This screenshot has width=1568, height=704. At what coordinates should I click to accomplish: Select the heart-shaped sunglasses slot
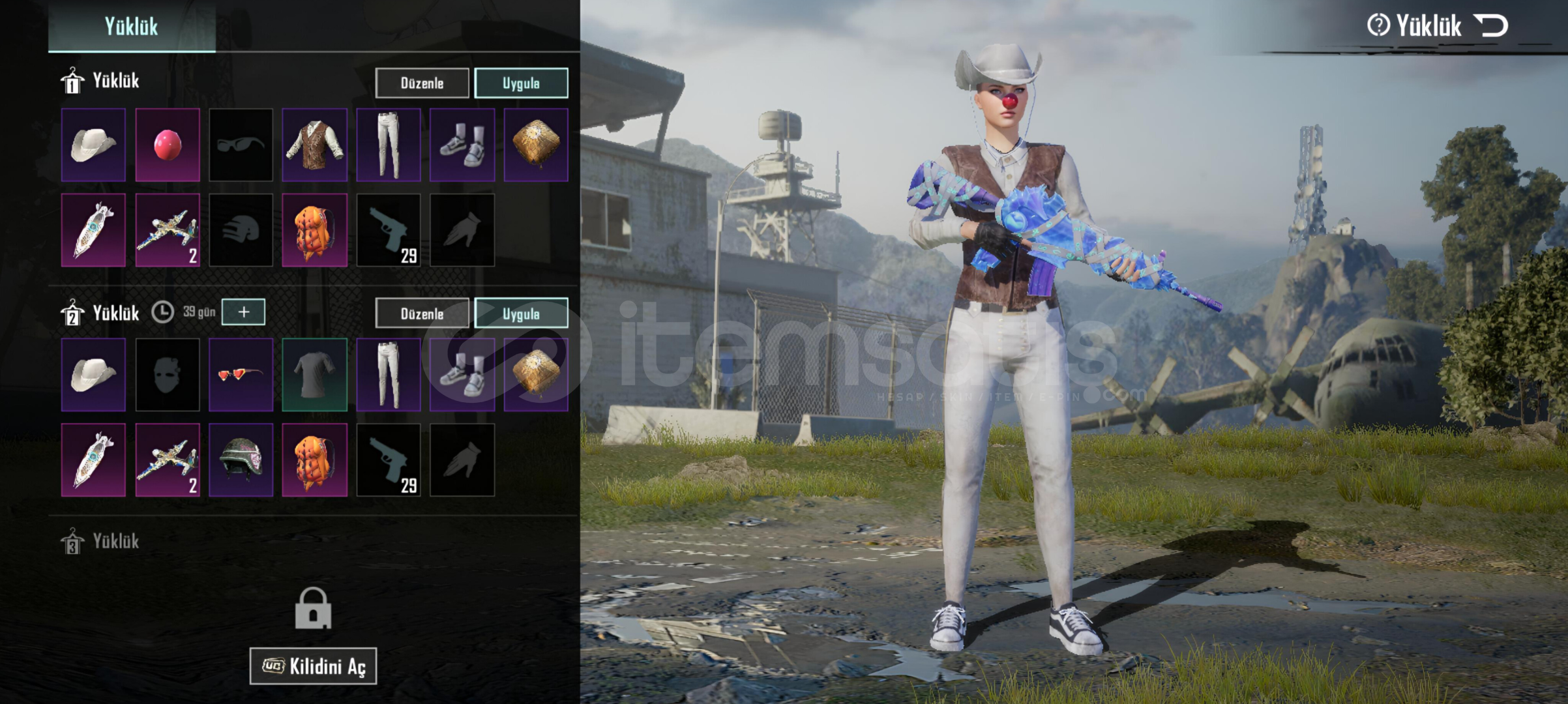[241, 375]
